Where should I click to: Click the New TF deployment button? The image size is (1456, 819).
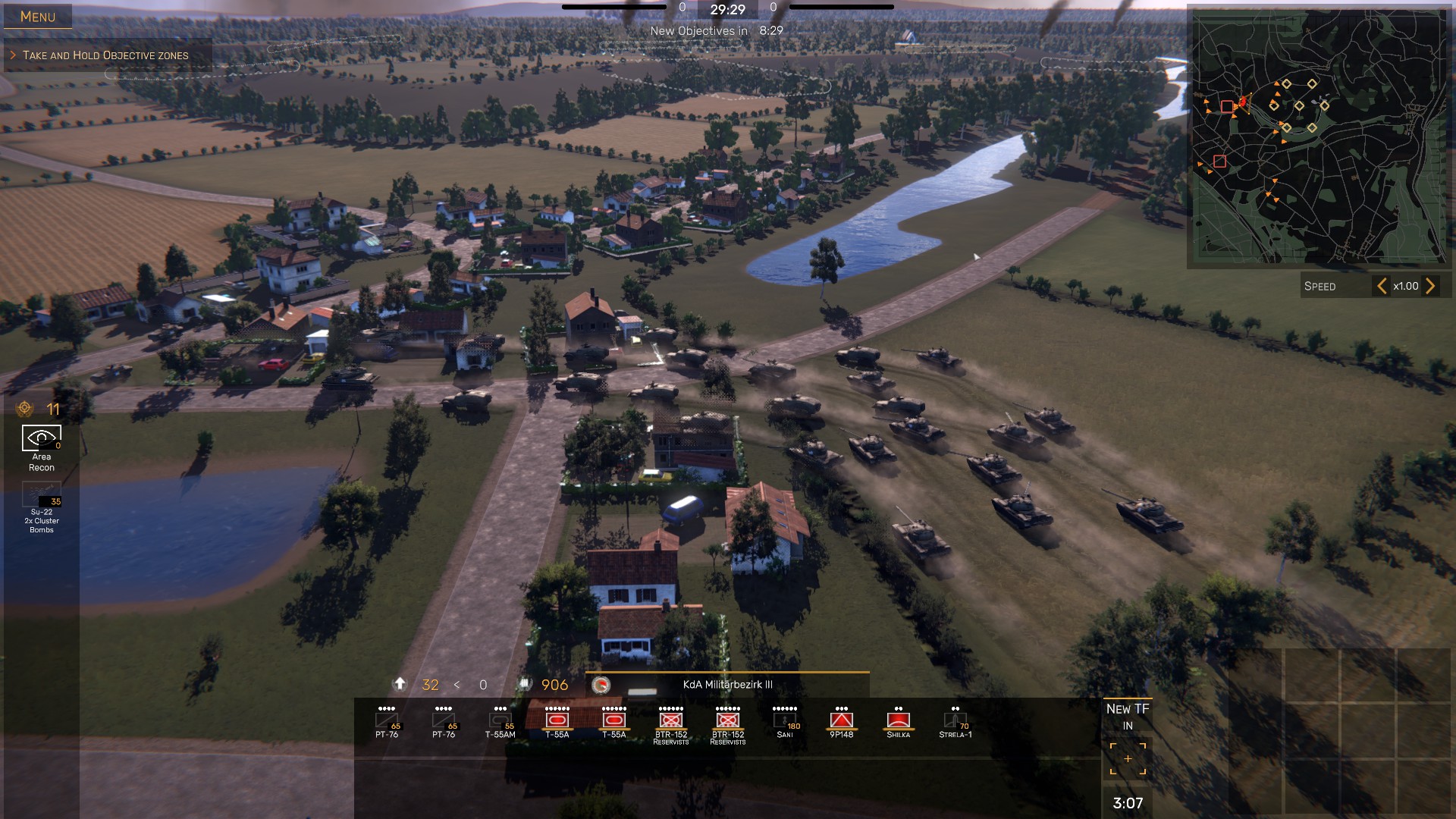point(1128,758)
